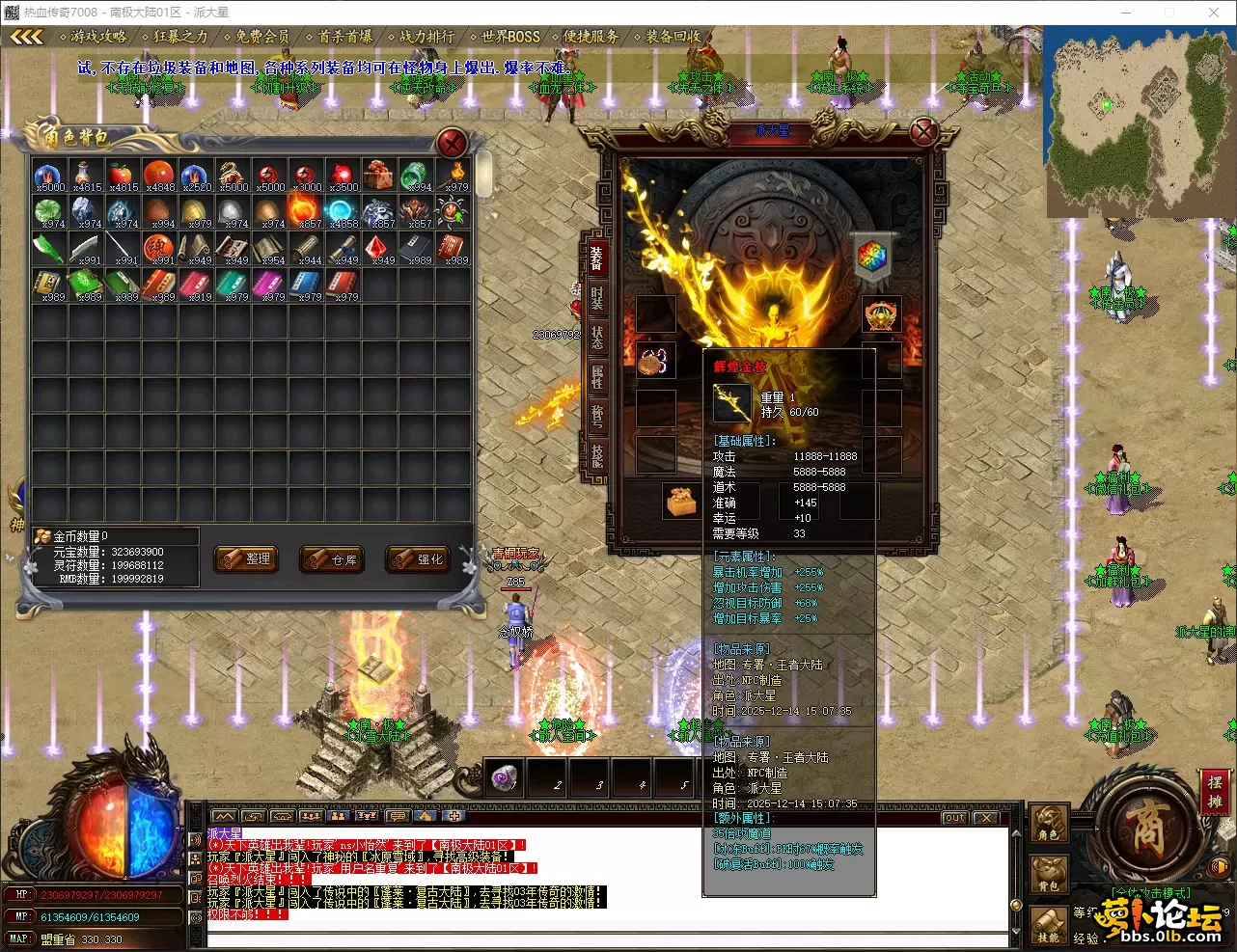Click the 摆摊 stall button

[1214, 791]
